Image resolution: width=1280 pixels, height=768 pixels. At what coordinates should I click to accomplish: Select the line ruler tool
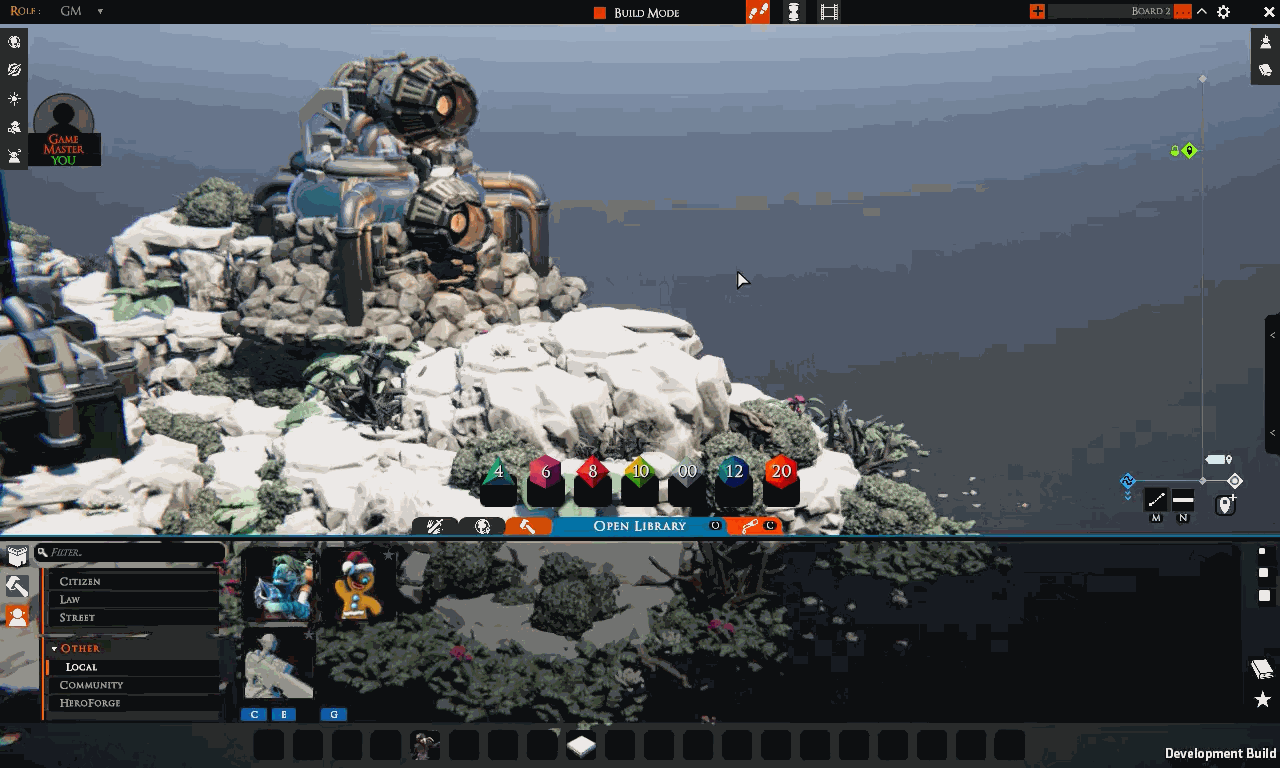[1156, 499]
